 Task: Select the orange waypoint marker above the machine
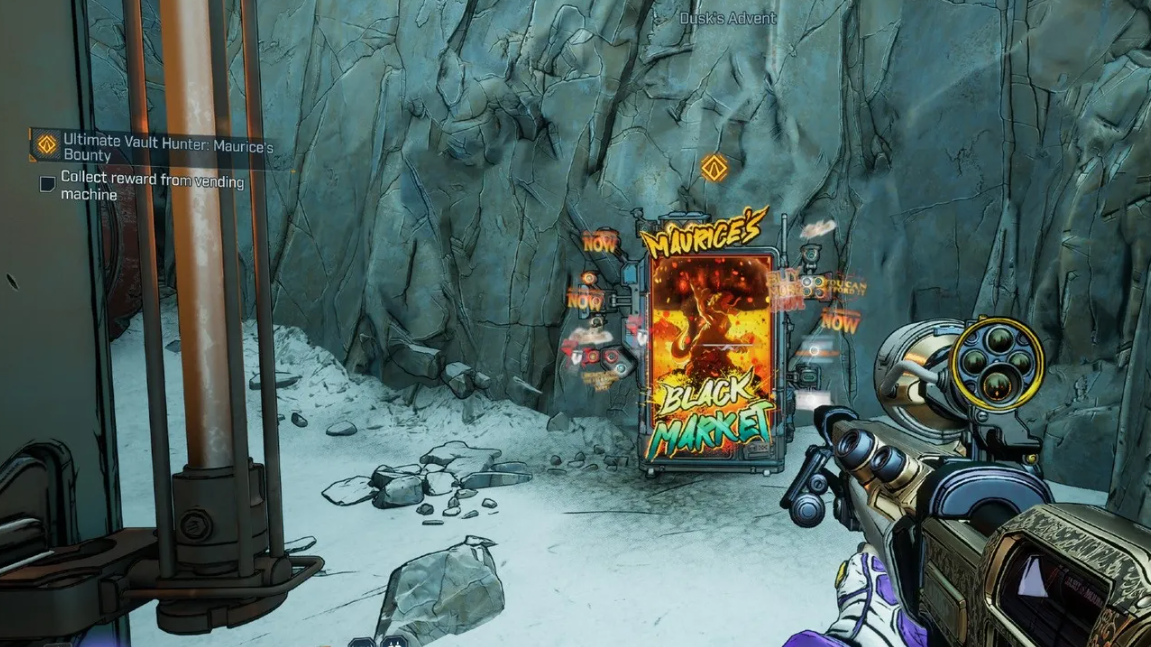712,168
